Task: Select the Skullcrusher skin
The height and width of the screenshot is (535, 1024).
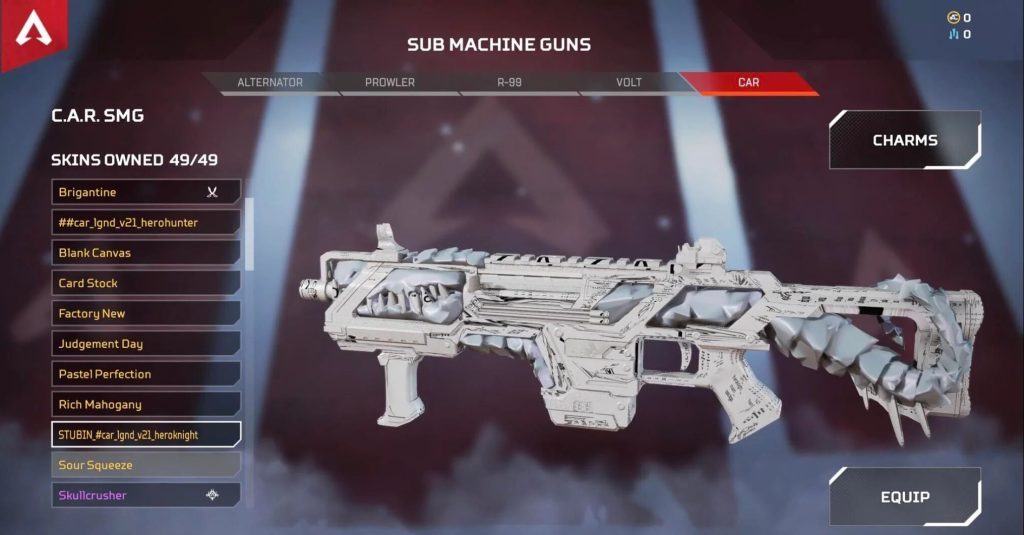Action: click(x=146, y=495)
